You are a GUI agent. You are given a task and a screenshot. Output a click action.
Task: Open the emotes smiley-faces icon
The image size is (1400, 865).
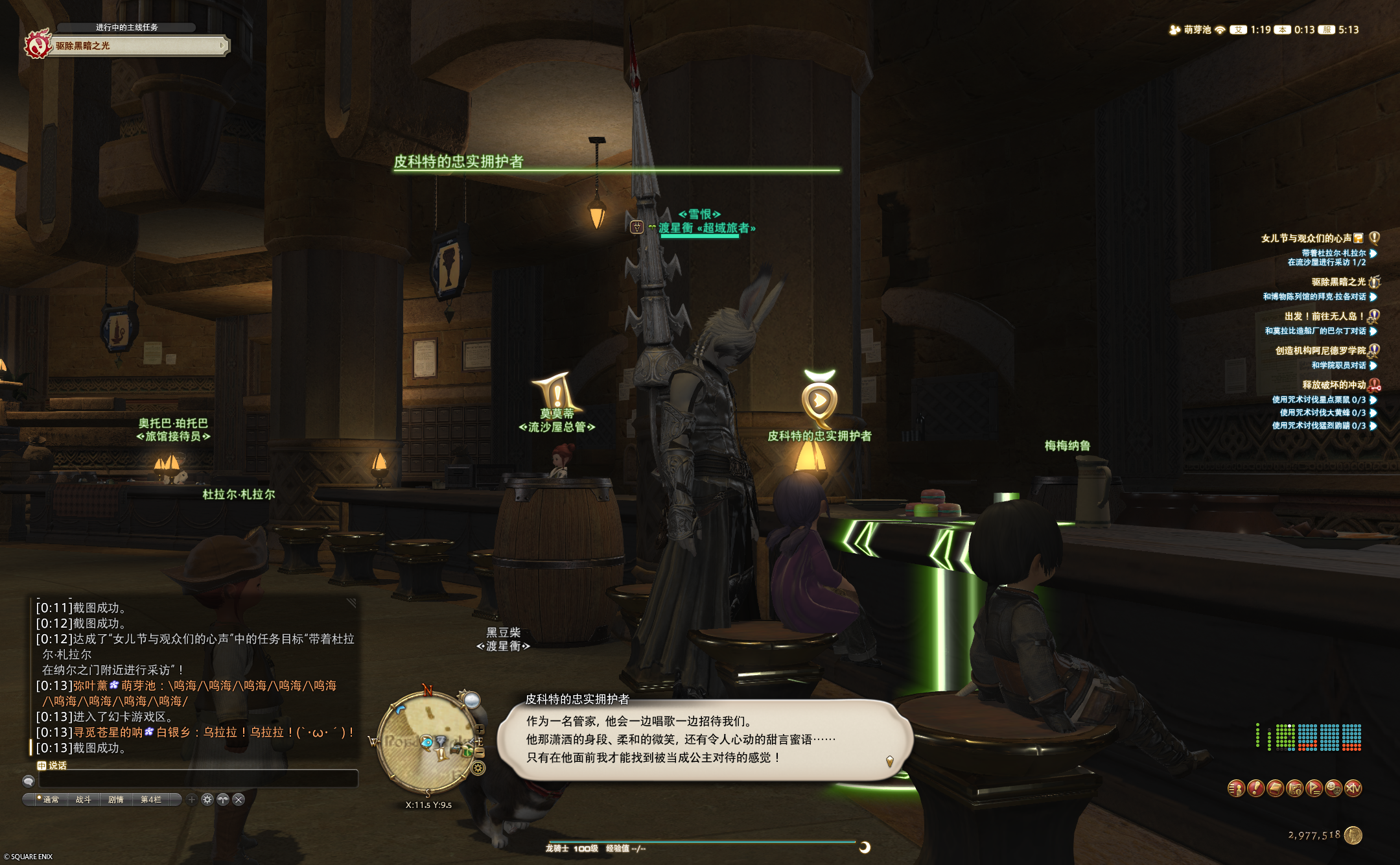(1333, 789)
